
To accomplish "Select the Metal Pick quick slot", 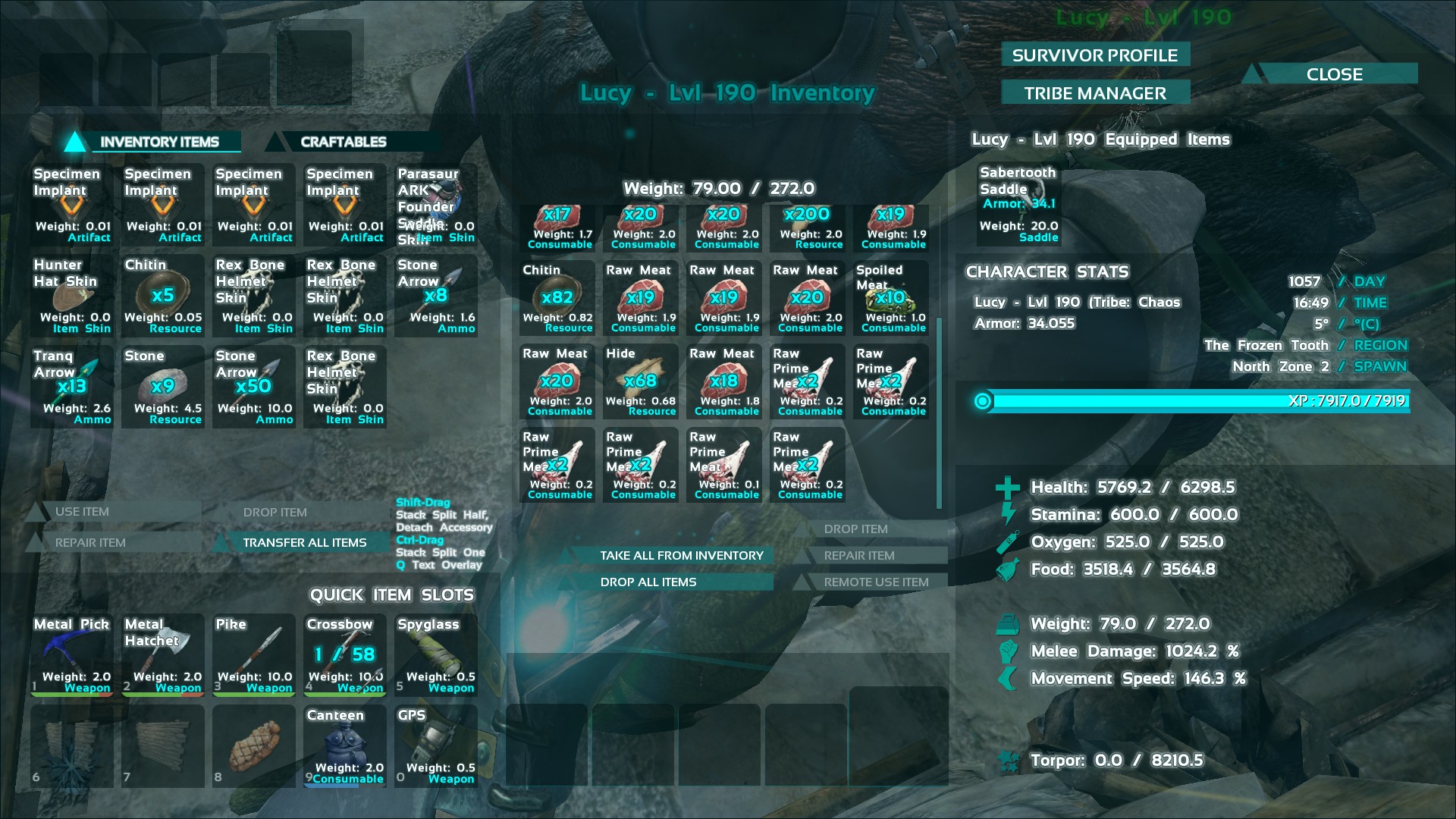I will tap(72, 654).
